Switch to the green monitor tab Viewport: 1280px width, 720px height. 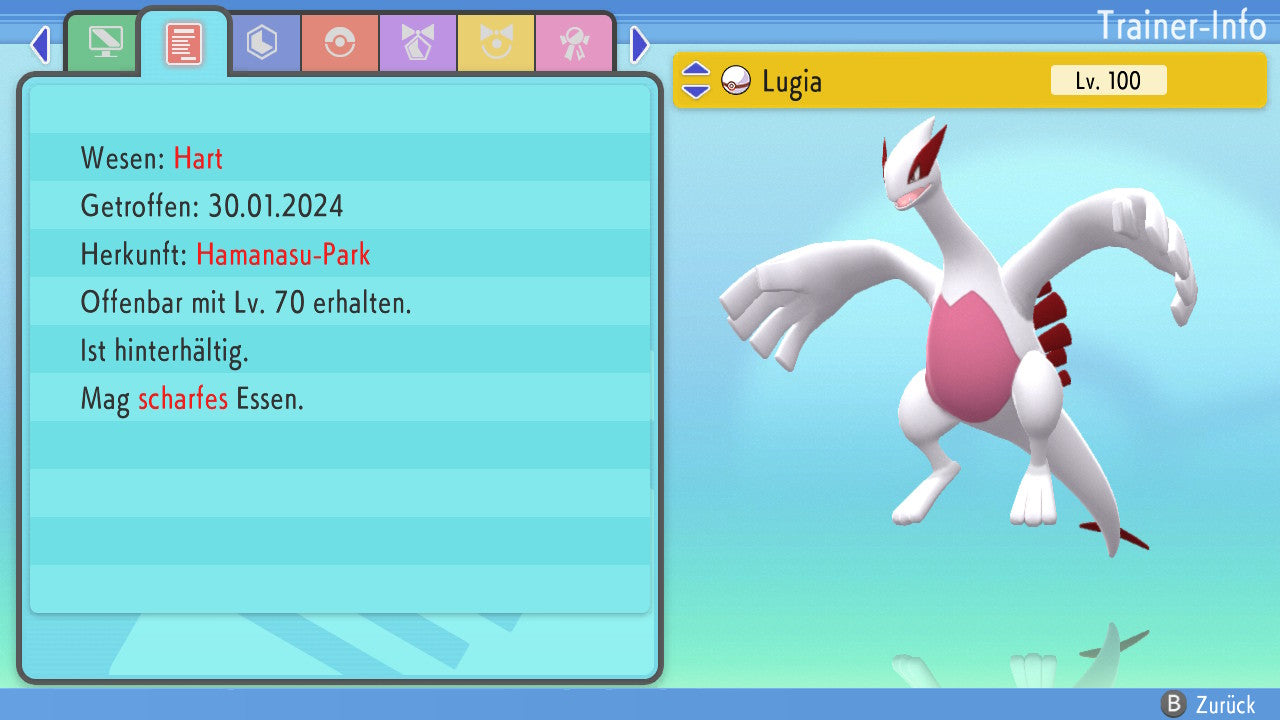[x=105, y=43]
